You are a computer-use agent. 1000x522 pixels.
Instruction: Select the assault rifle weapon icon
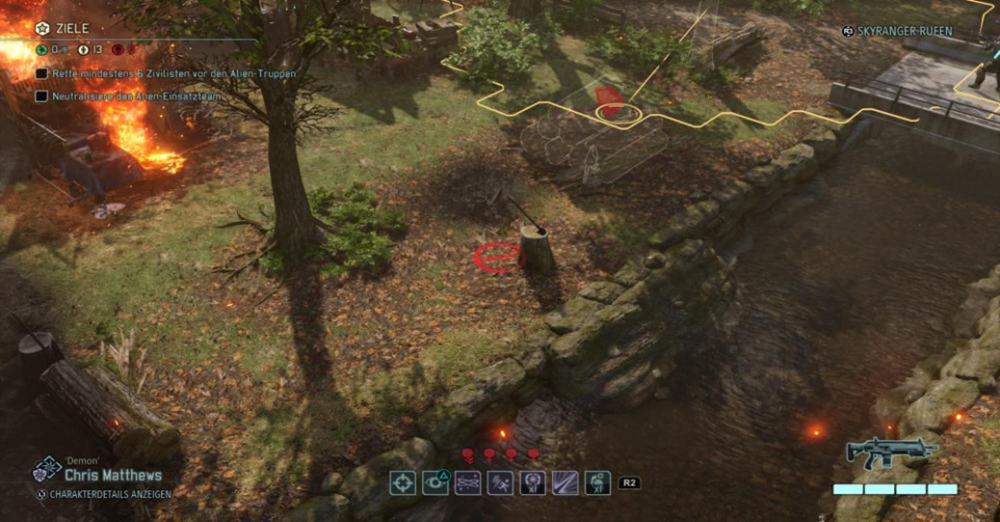pyautogui.click(x=889, y=452)
